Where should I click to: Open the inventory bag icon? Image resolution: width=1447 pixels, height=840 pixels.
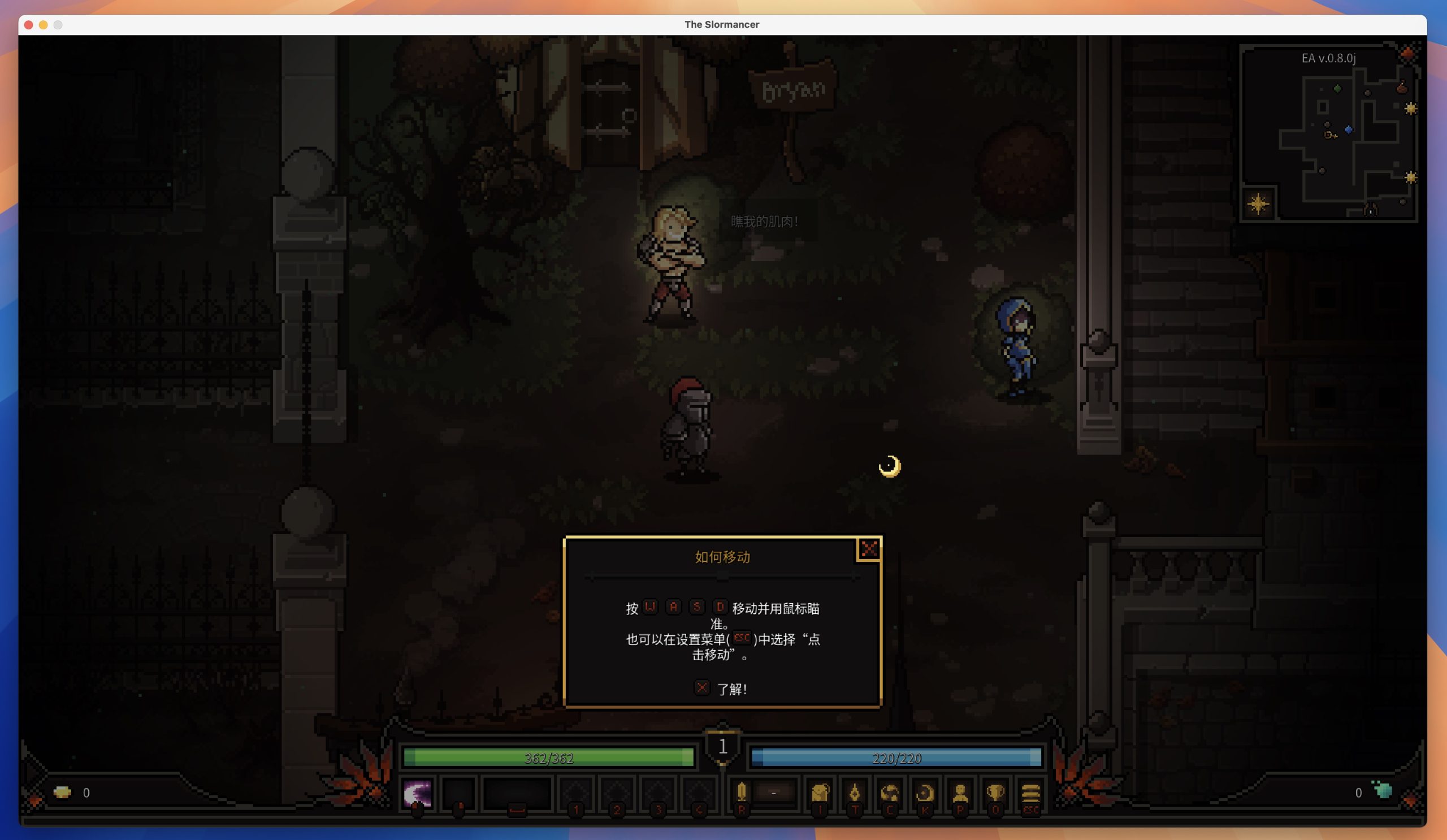coord(820,794)
